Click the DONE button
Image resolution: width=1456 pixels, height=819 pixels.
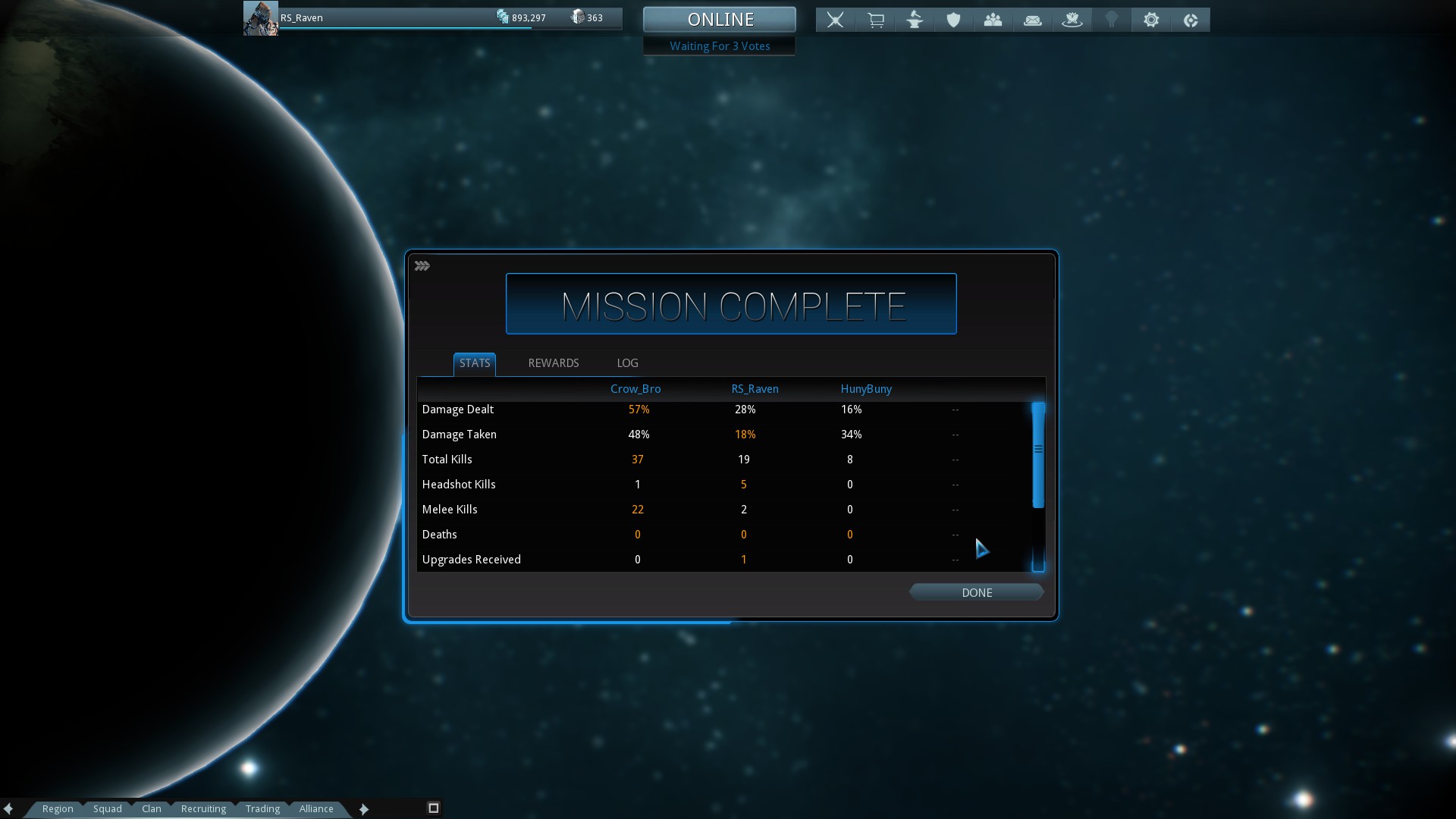click(x=976, y=593)
